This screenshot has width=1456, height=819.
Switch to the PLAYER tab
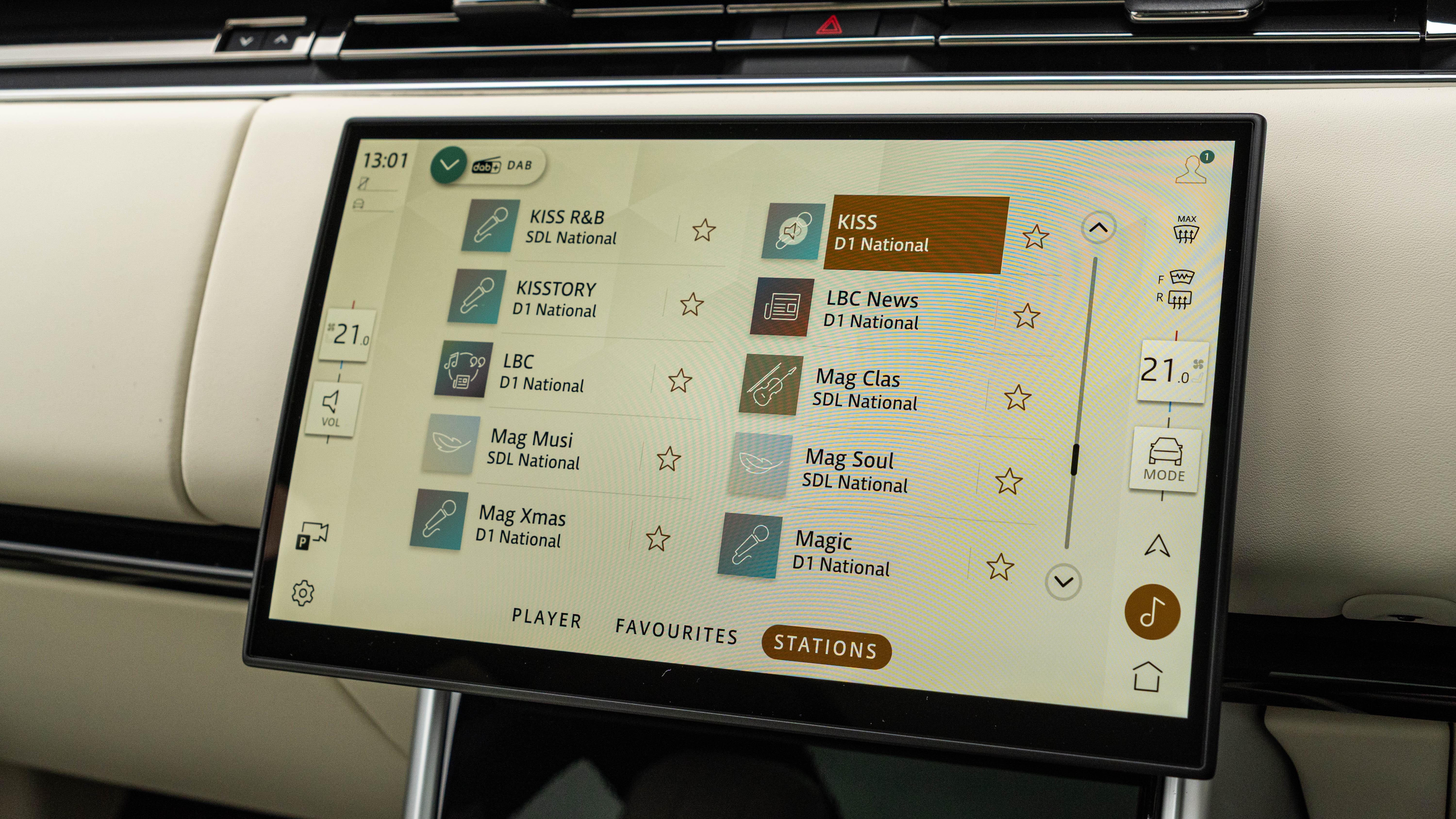point(546,618)
